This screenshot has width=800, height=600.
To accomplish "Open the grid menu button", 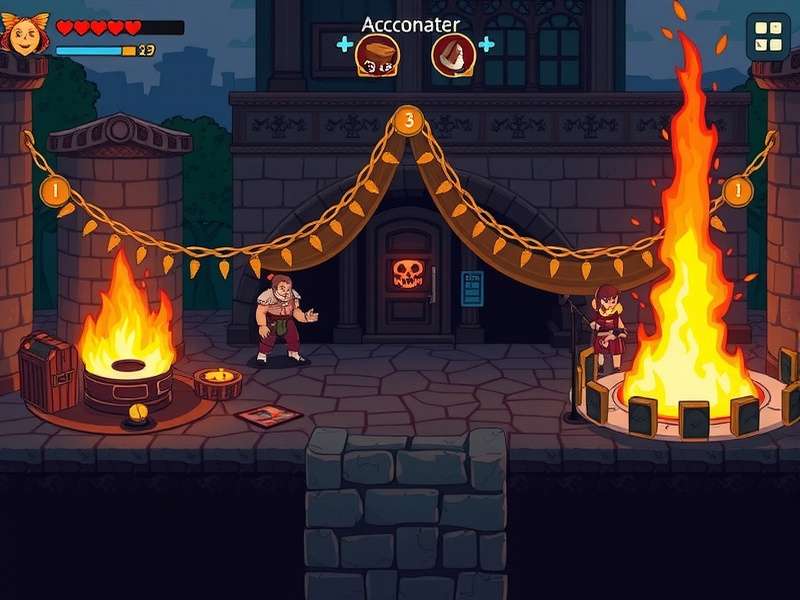I will coord(768,37).
